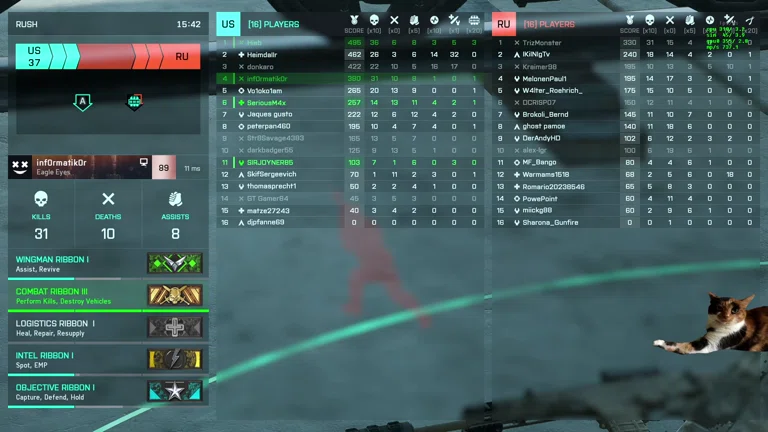The image size is (768, 432).
Task: Select TrizMonster at the top of RU team
Action: [542, 42]
